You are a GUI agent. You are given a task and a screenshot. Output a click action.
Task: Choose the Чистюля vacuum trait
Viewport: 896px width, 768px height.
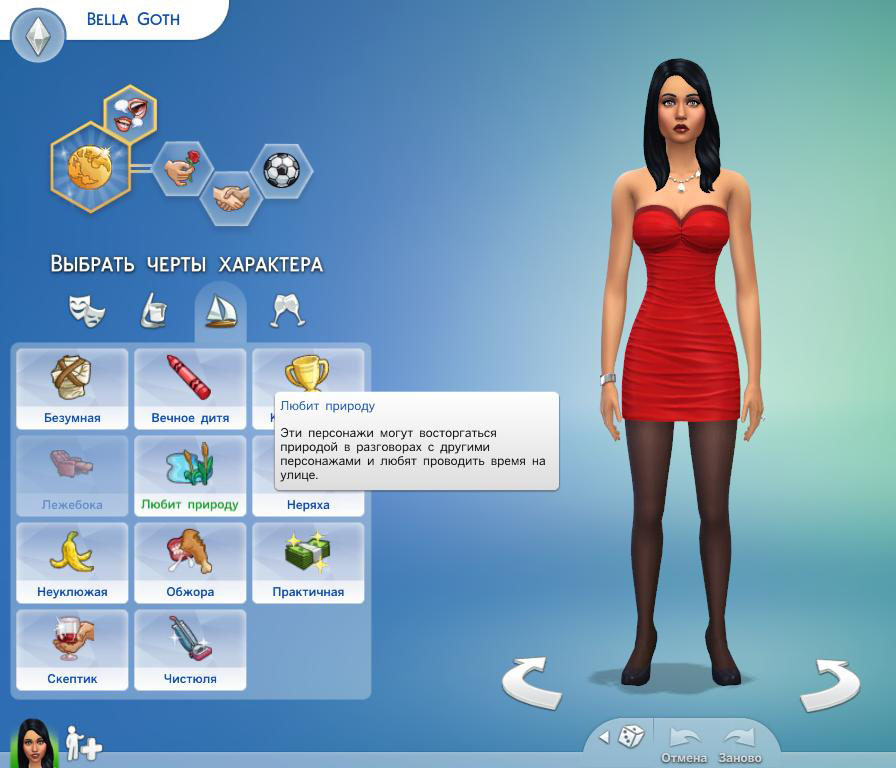tap(190, 650)
